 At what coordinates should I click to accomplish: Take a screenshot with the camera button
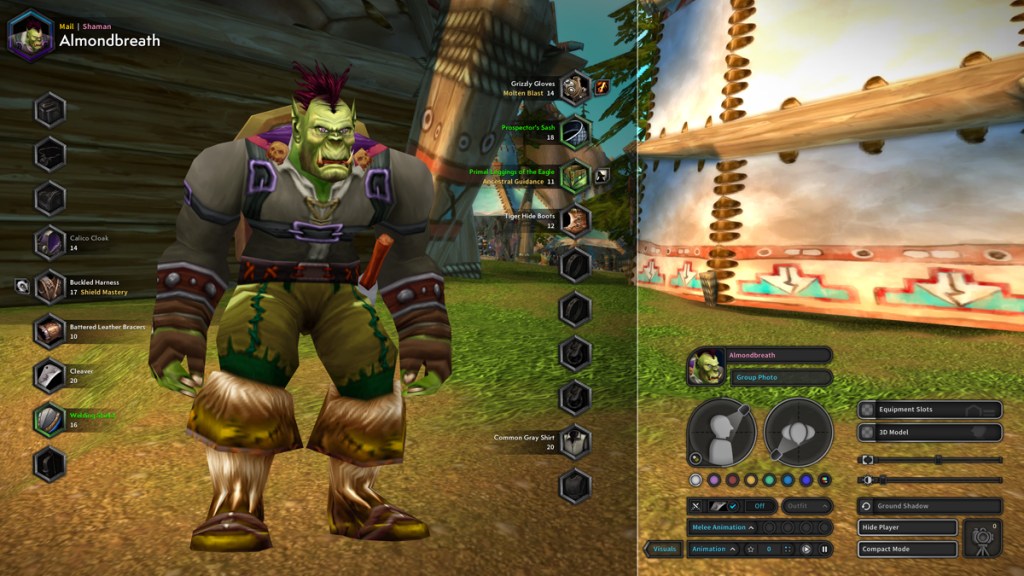coord(982,538)
